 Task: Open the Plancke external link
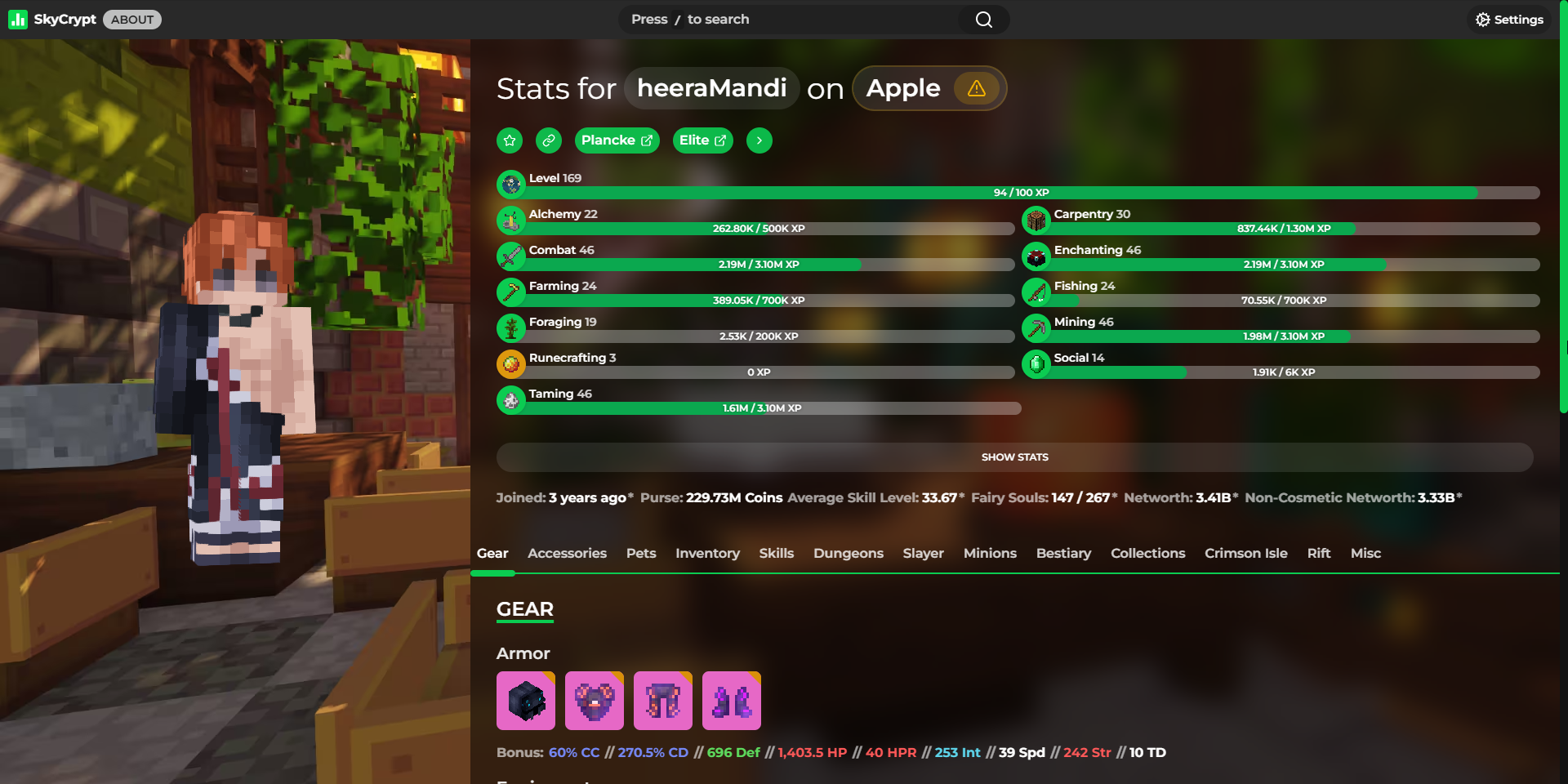[617, 140]
